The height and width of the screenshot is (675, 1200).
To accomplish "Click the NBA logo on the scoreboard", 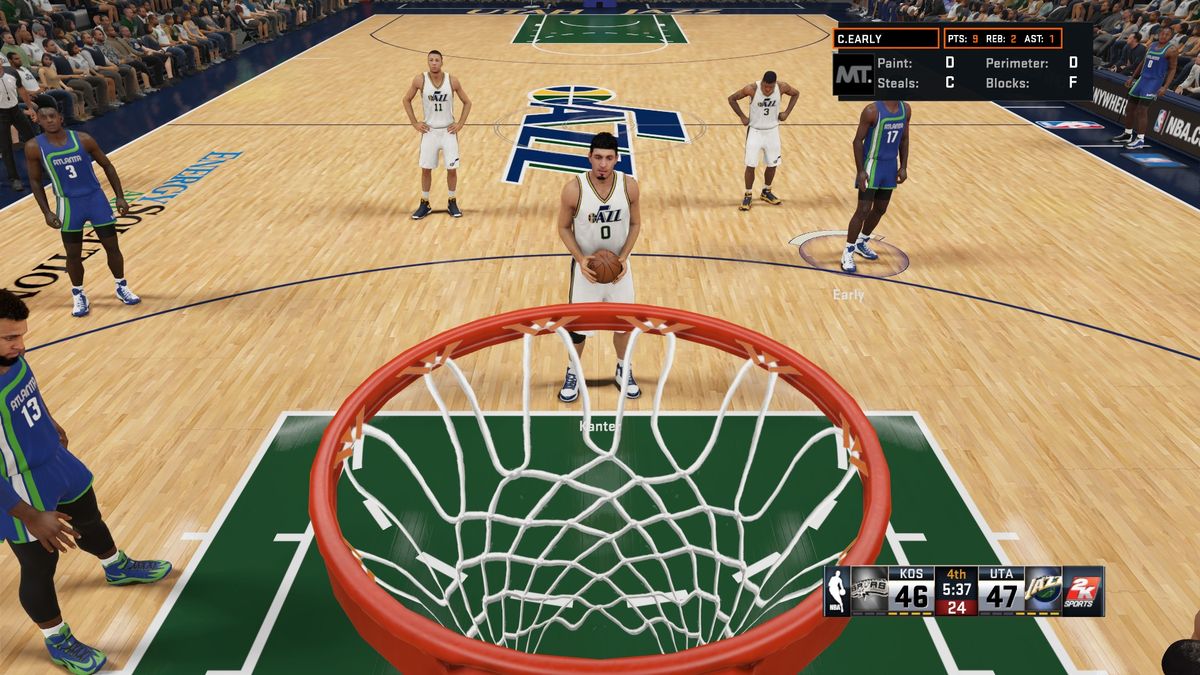I will [836, 591].
